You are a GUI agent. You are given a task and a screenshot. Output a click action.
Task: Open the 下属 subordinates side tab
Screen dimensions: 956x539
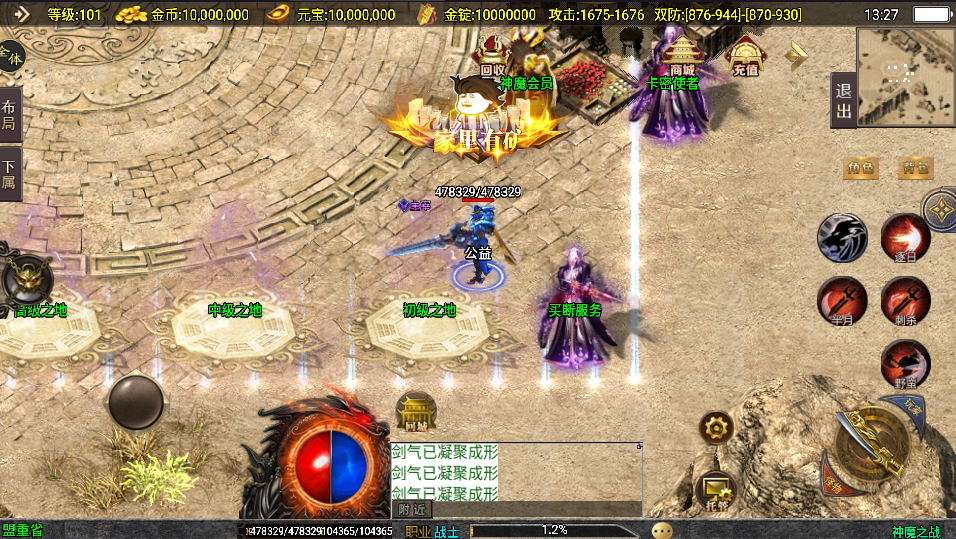click(9, 173)
